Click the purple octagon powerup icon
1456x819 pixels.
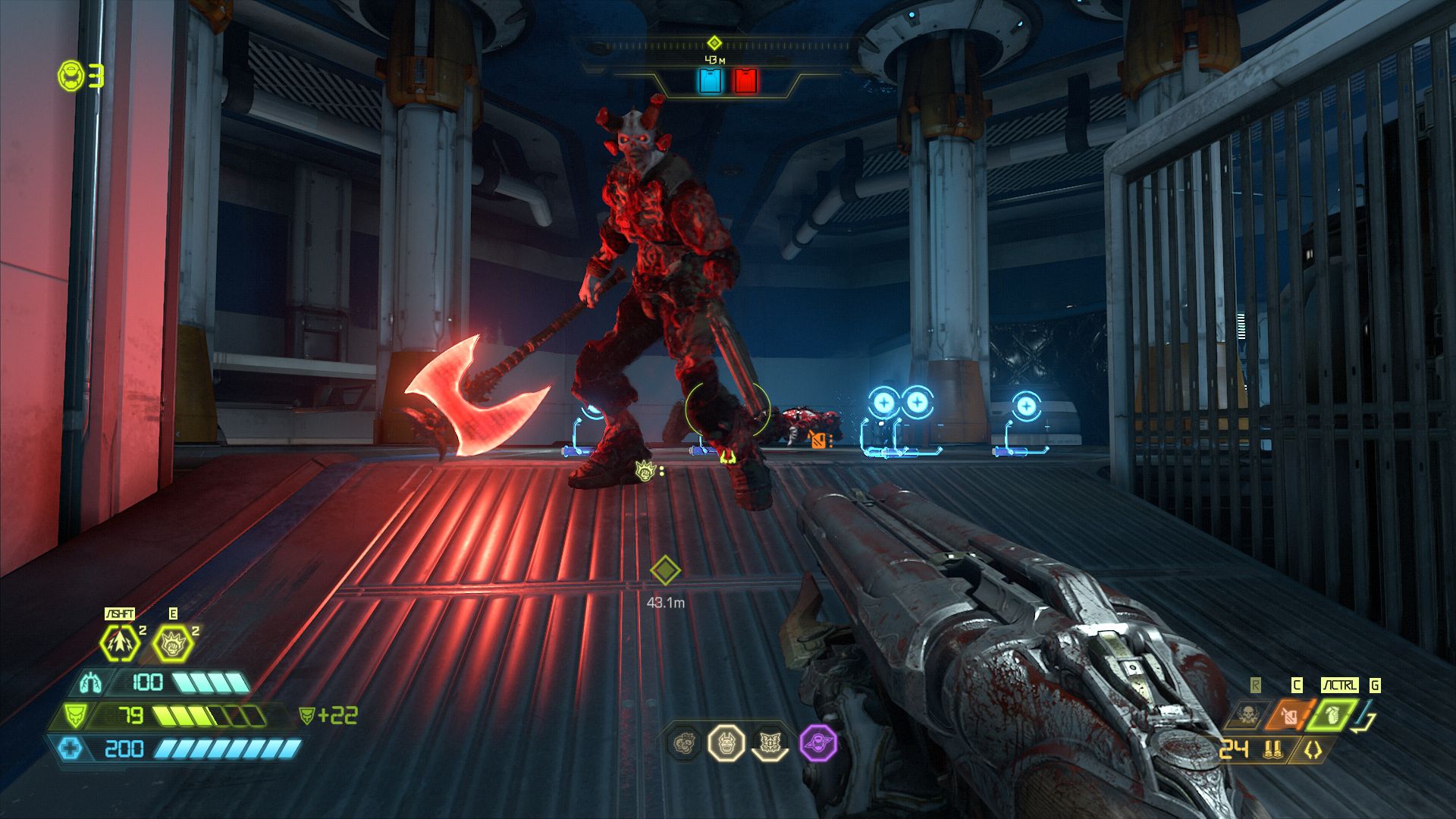(x=819, y=743)
